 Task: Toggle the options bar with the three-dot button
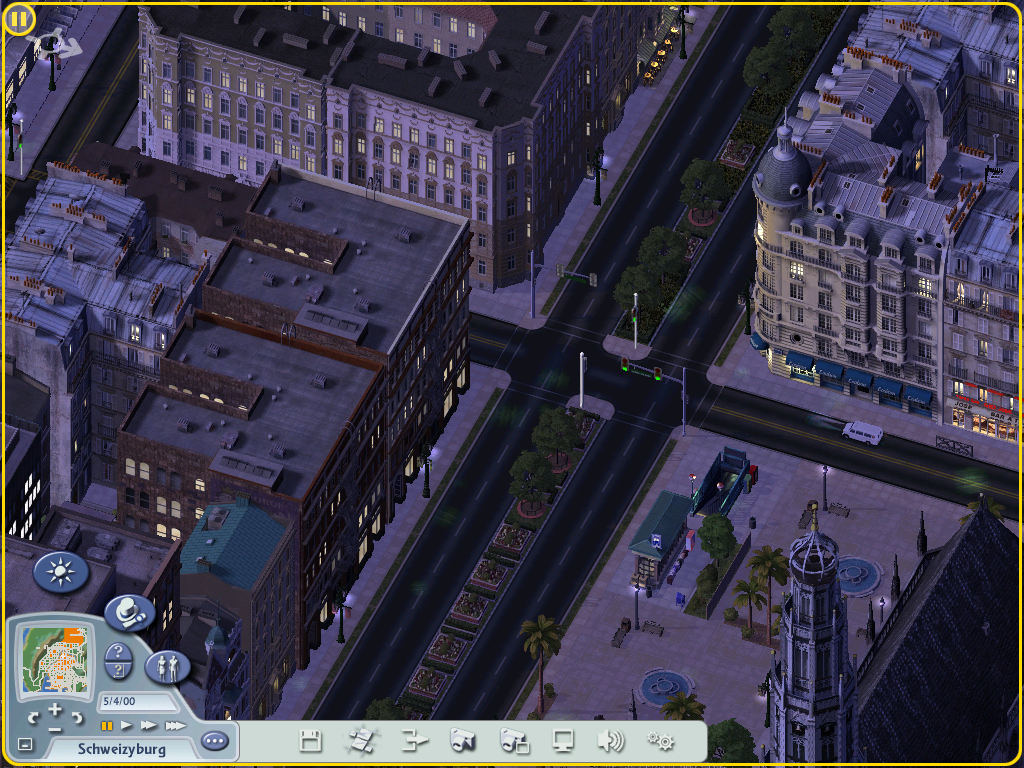(x=214, y=742)
